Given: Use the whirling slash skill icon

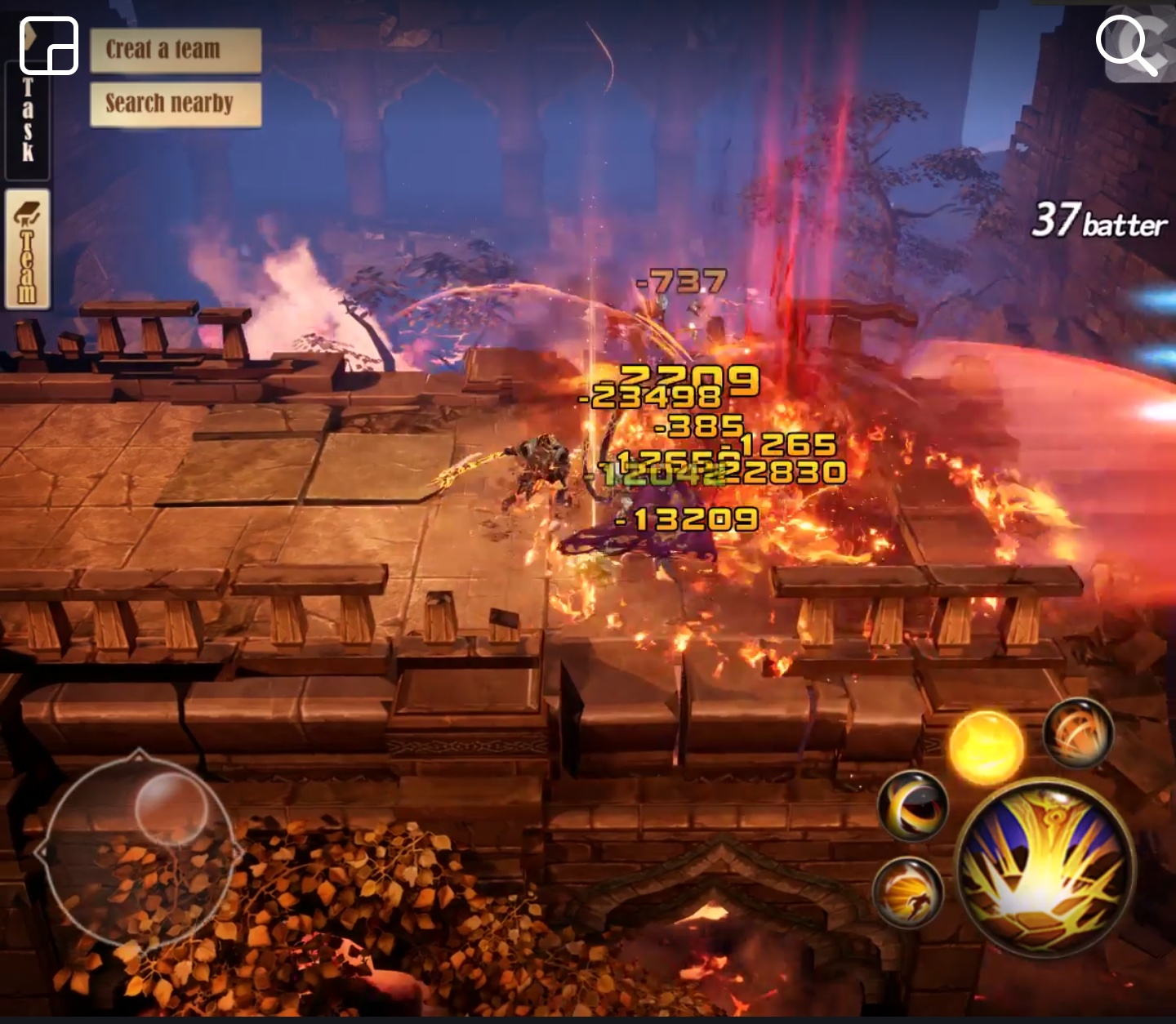Looking at the screenshot, I should point(1078,734).
